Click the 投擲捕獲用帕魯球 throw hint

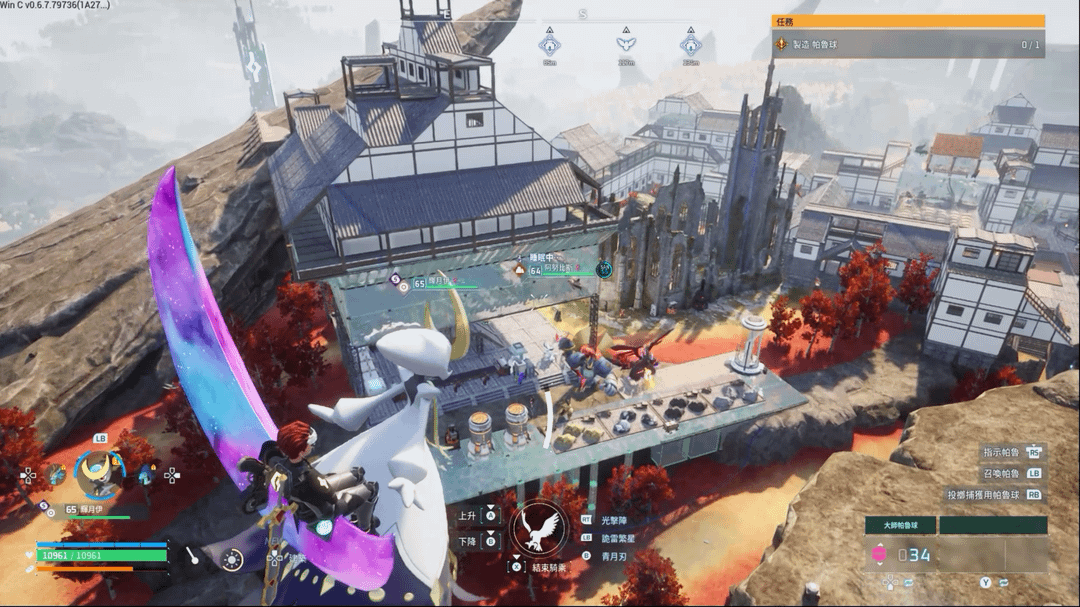[x=994, y=494]
